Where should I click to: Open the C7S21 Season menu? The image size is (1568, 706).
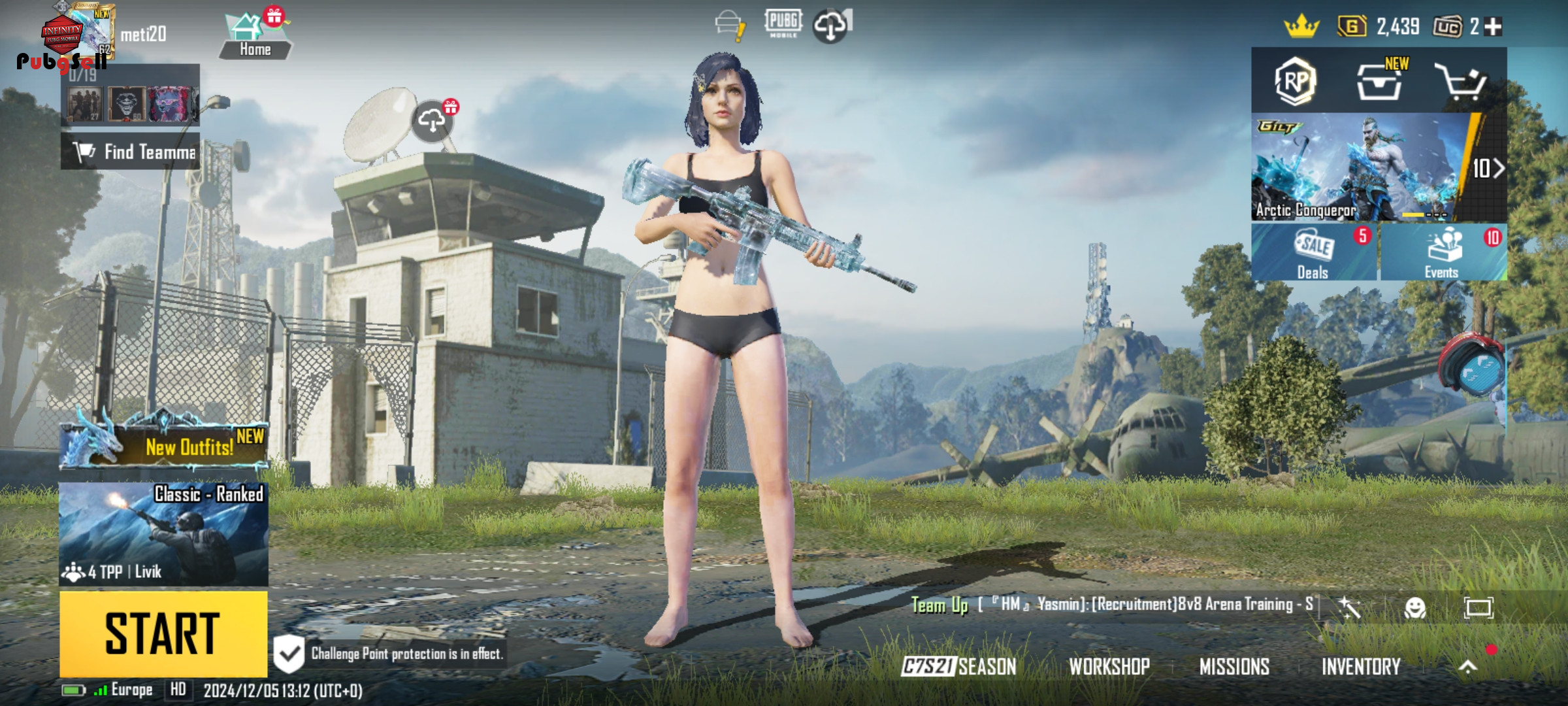[x=958, y=666]
